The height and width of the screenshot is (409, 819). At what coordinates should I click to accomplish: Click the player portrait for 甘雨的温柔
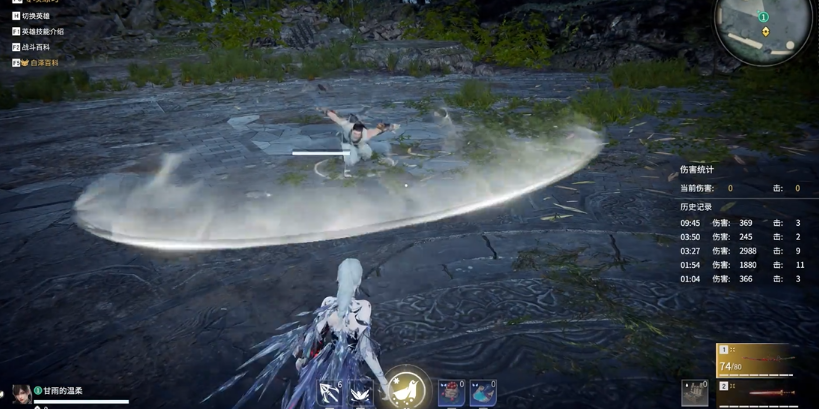(x=20, y=393)
